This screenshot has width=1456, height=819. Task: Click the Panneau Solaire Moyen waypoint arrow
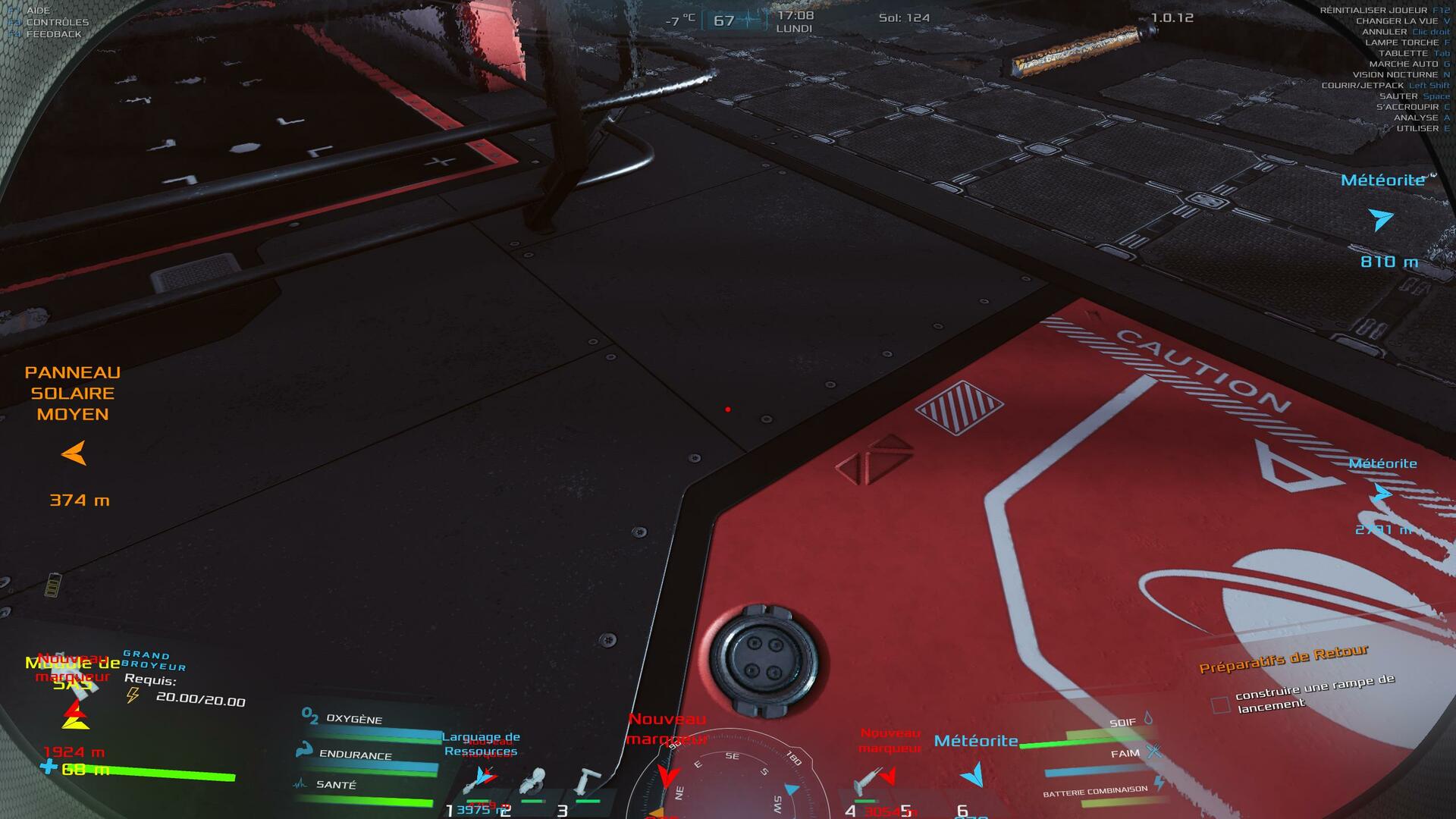[x=74, y=454]
